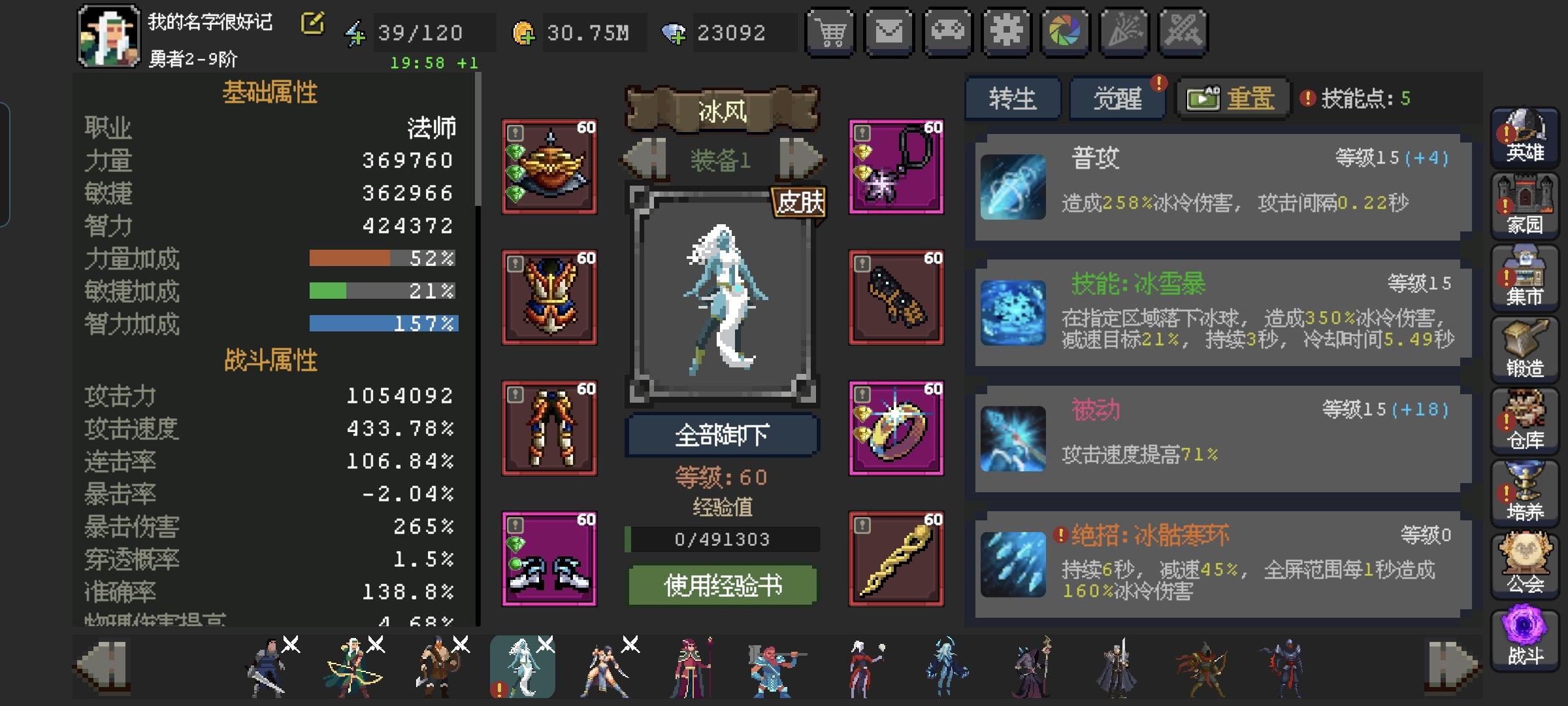Select the mermaid character in the roster
The image size is (1568, 706).
[522, 667]
